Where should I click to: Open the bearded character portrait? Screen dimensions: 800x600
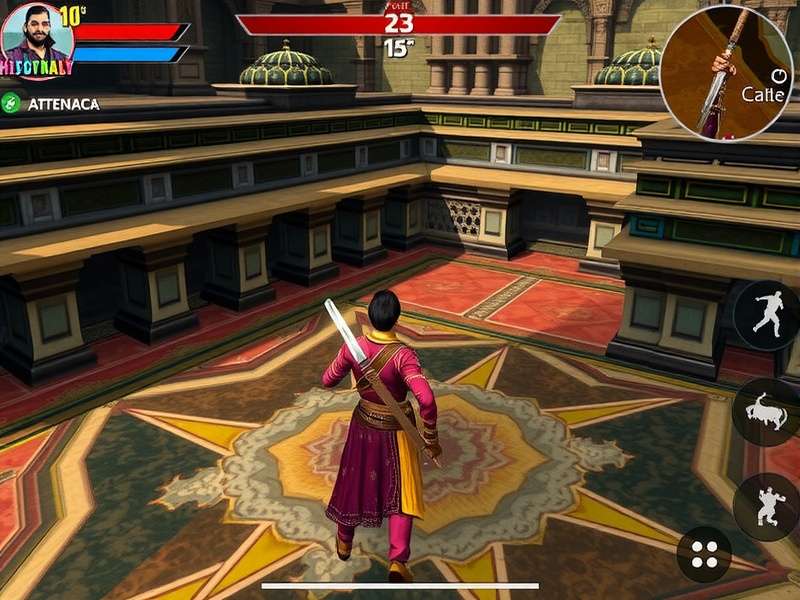[x=38, y=38]
